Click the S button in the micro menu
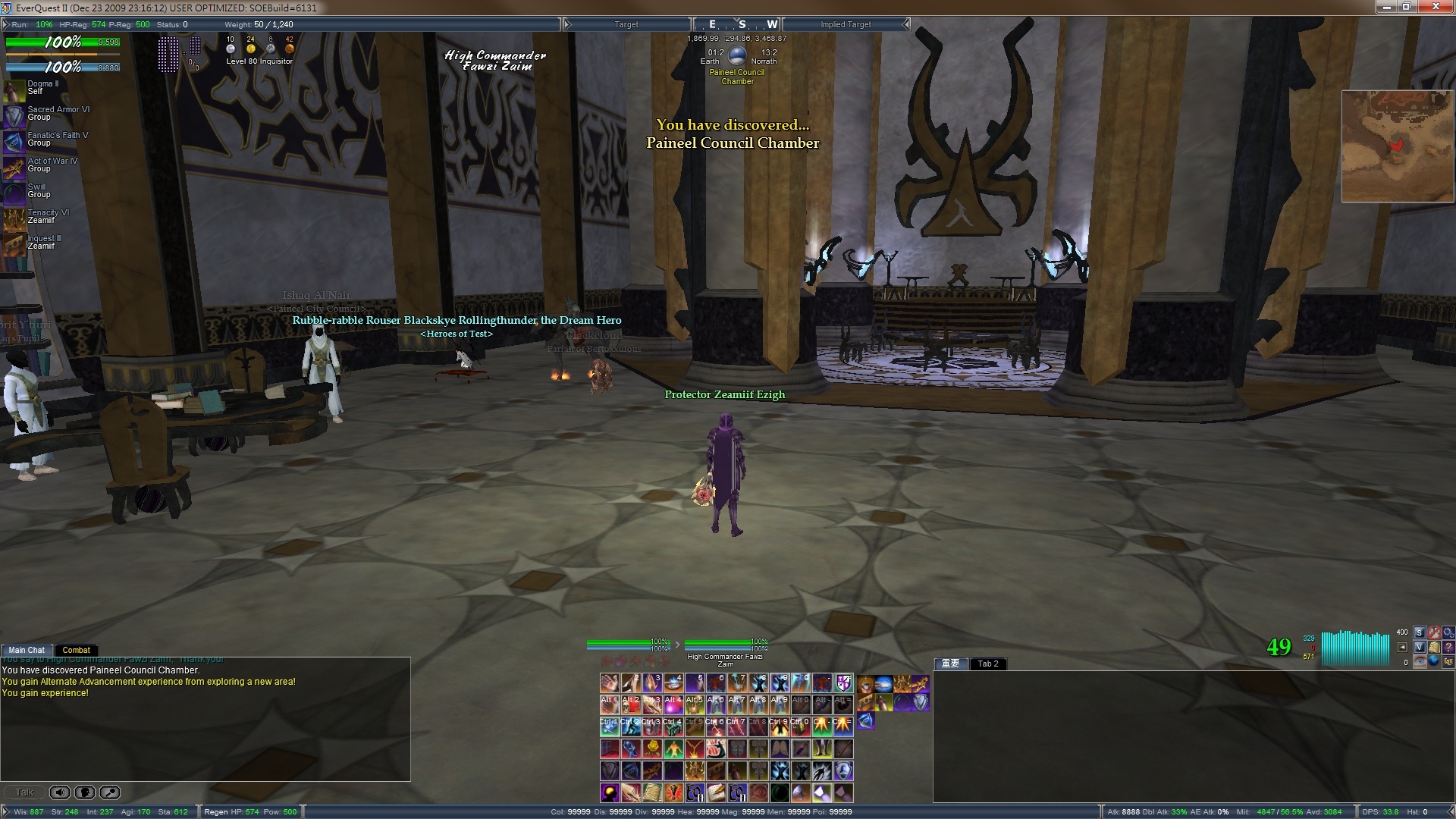The width and height of the screenshot is (1456, 819). [x=1420, y=632]
